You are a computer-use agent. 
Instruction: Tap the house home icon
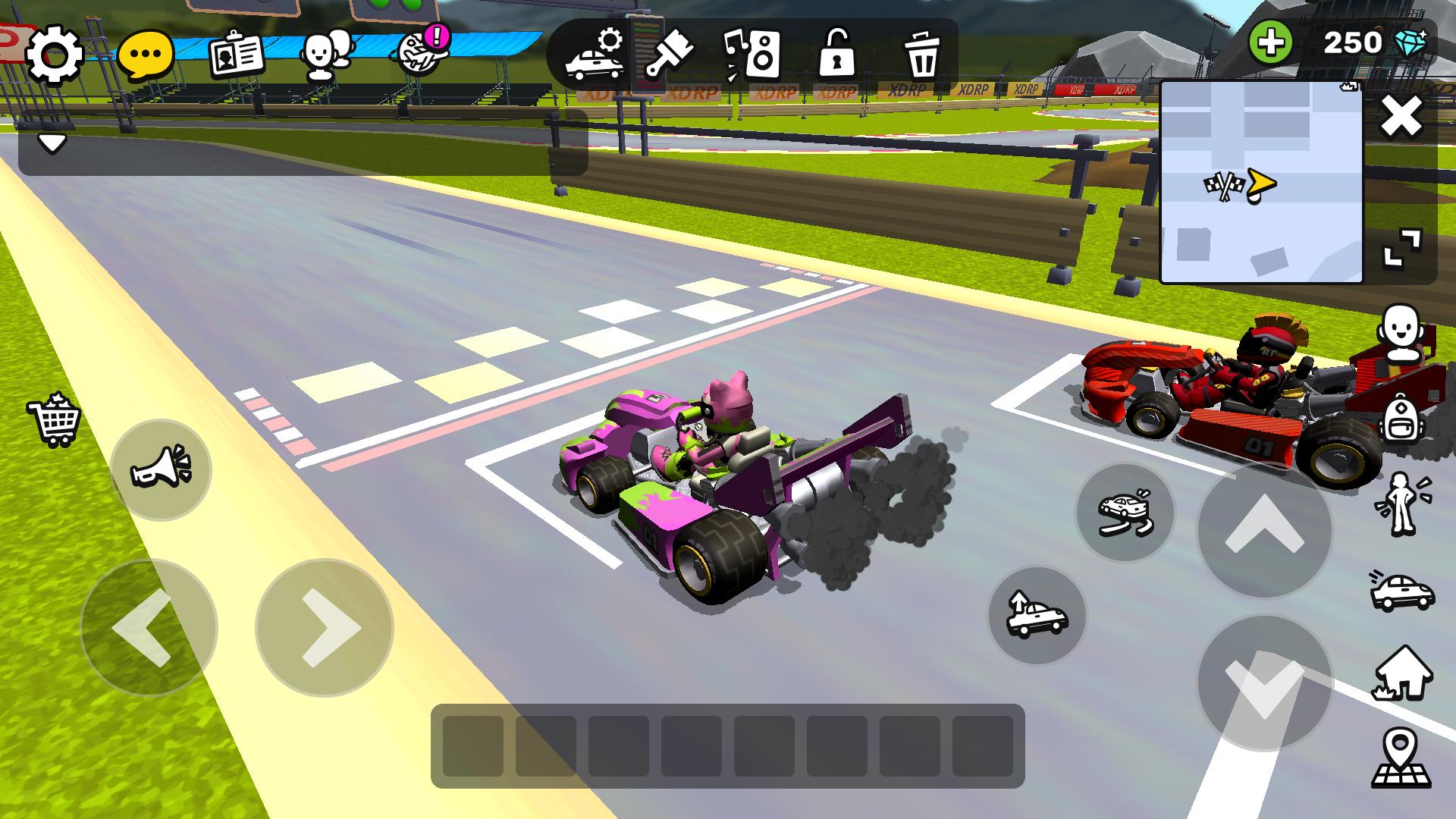(x=1401, y=672)
